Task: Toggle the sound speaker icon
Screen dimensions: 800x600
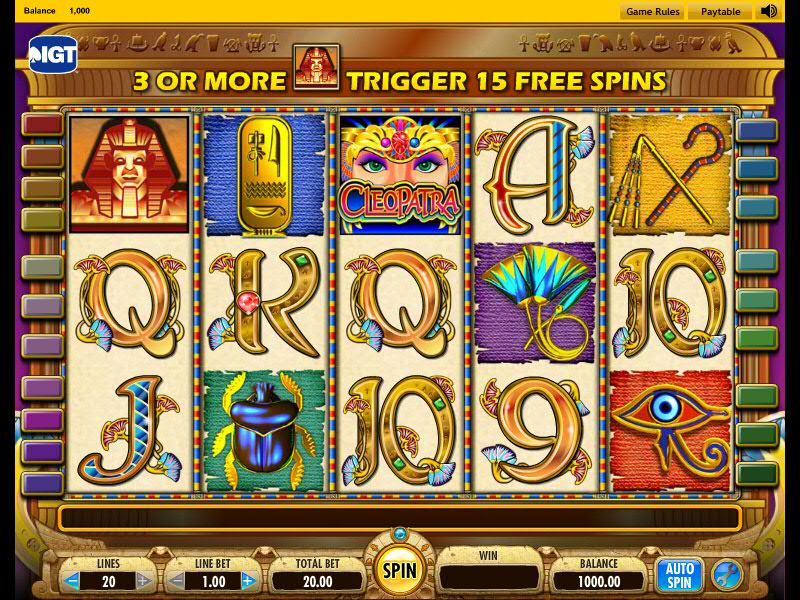Action: (768, 12)
